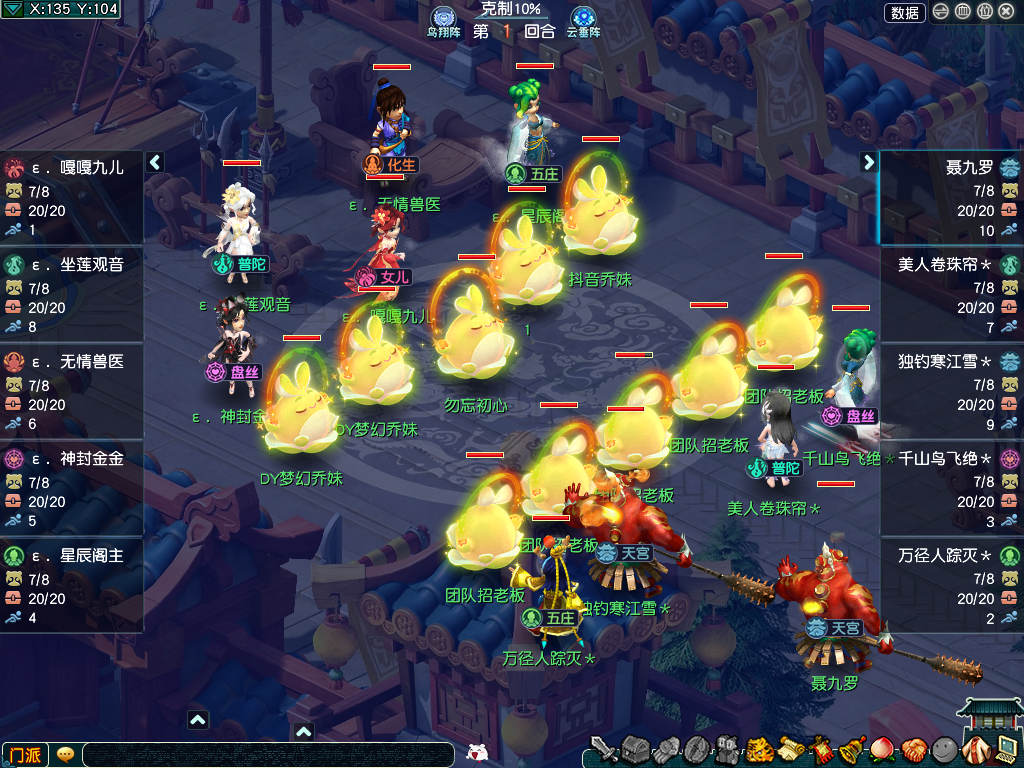Switch chat channel with the 门派 button
Screen dimensions: 1024x768
coord(25,754)
